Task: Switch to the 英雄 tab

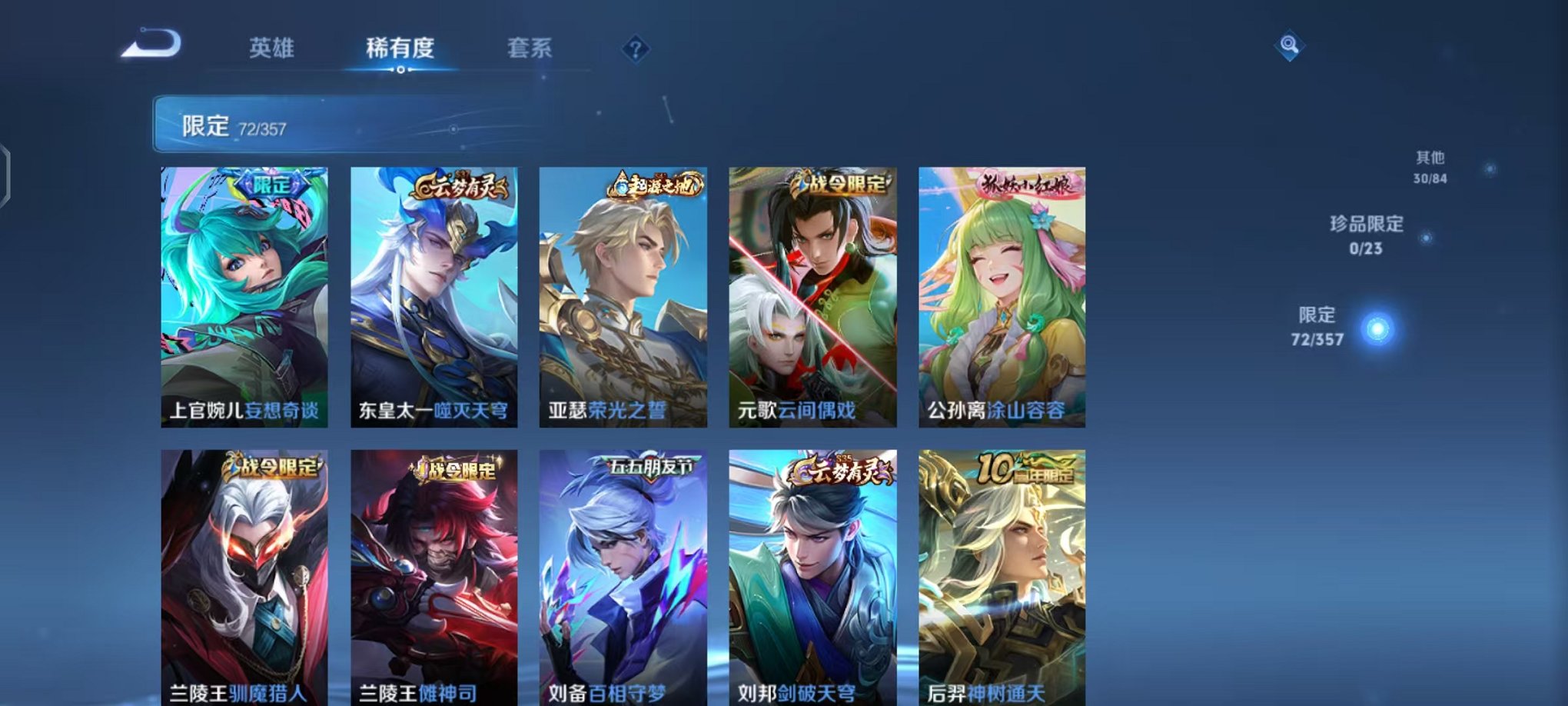Action: [271, 48]
